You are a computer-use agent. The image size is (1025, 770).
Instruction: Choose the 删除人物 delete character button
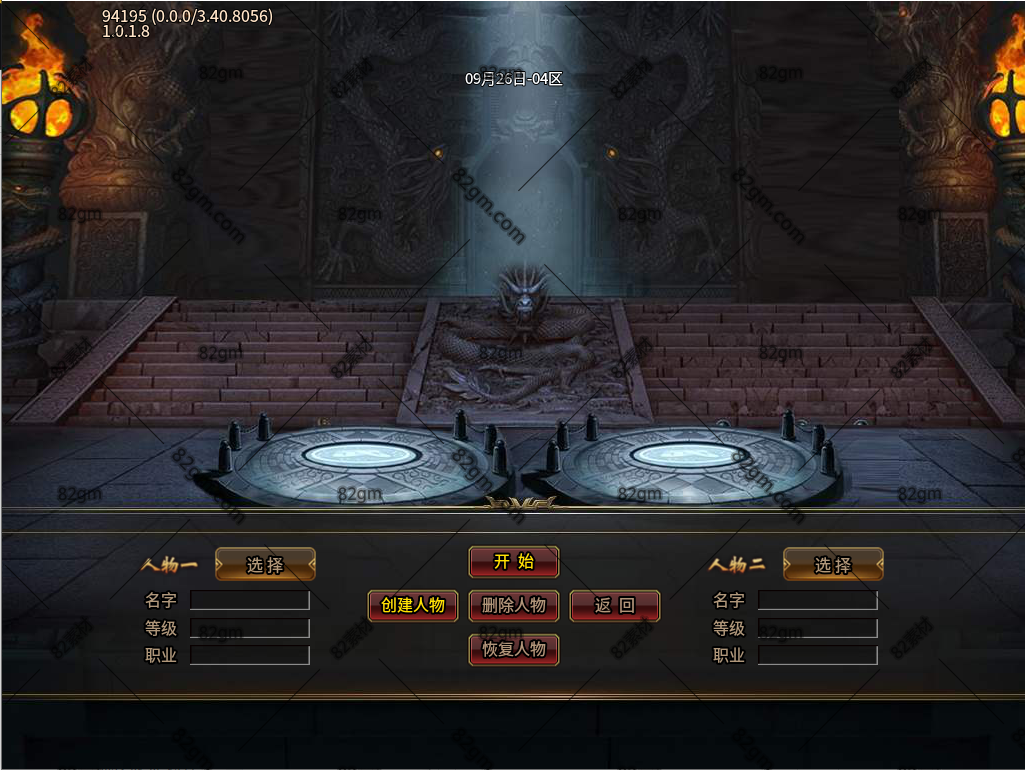click(514, 605)
